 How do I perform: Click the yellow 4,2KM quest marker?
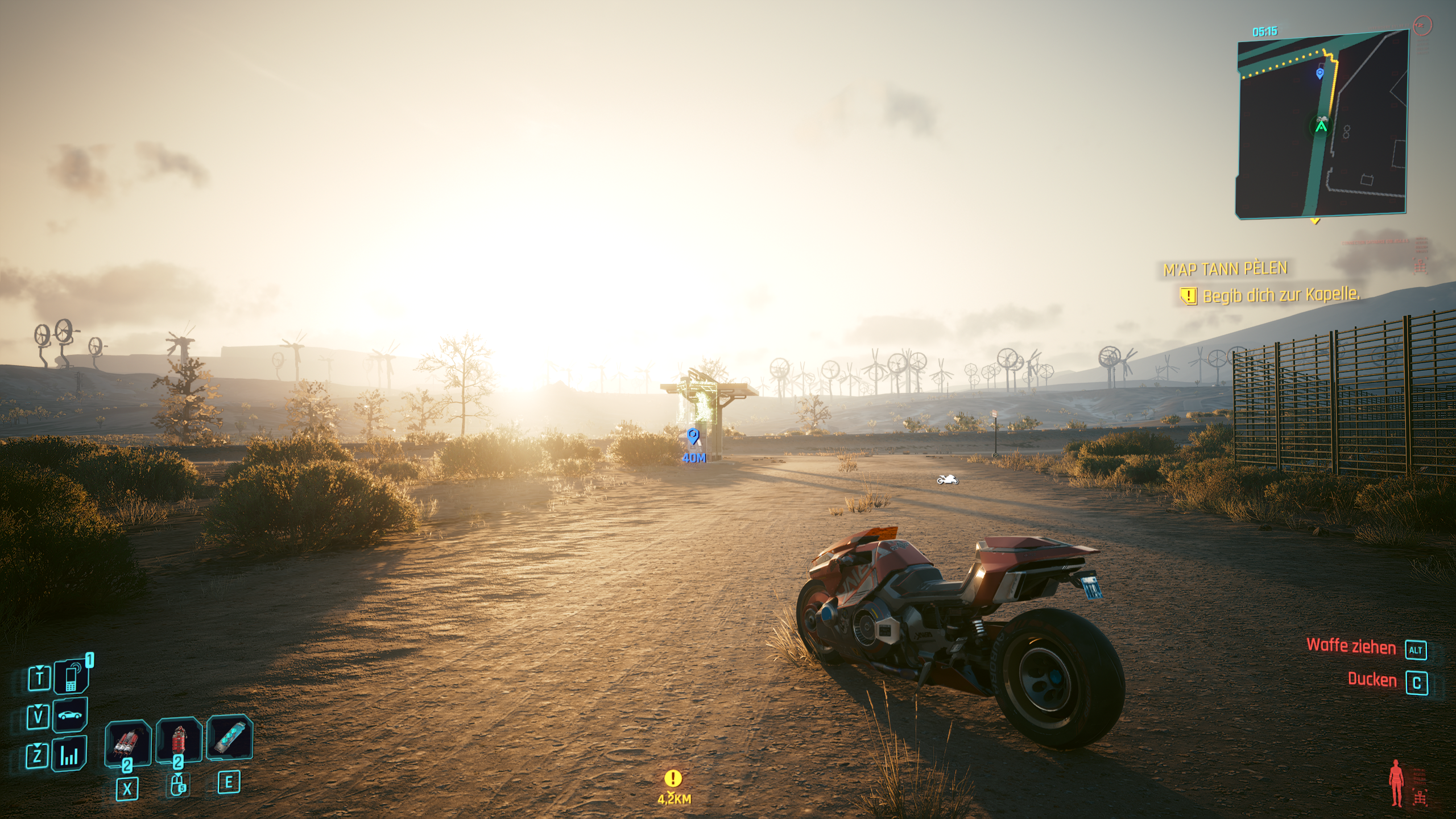[673, 778]
